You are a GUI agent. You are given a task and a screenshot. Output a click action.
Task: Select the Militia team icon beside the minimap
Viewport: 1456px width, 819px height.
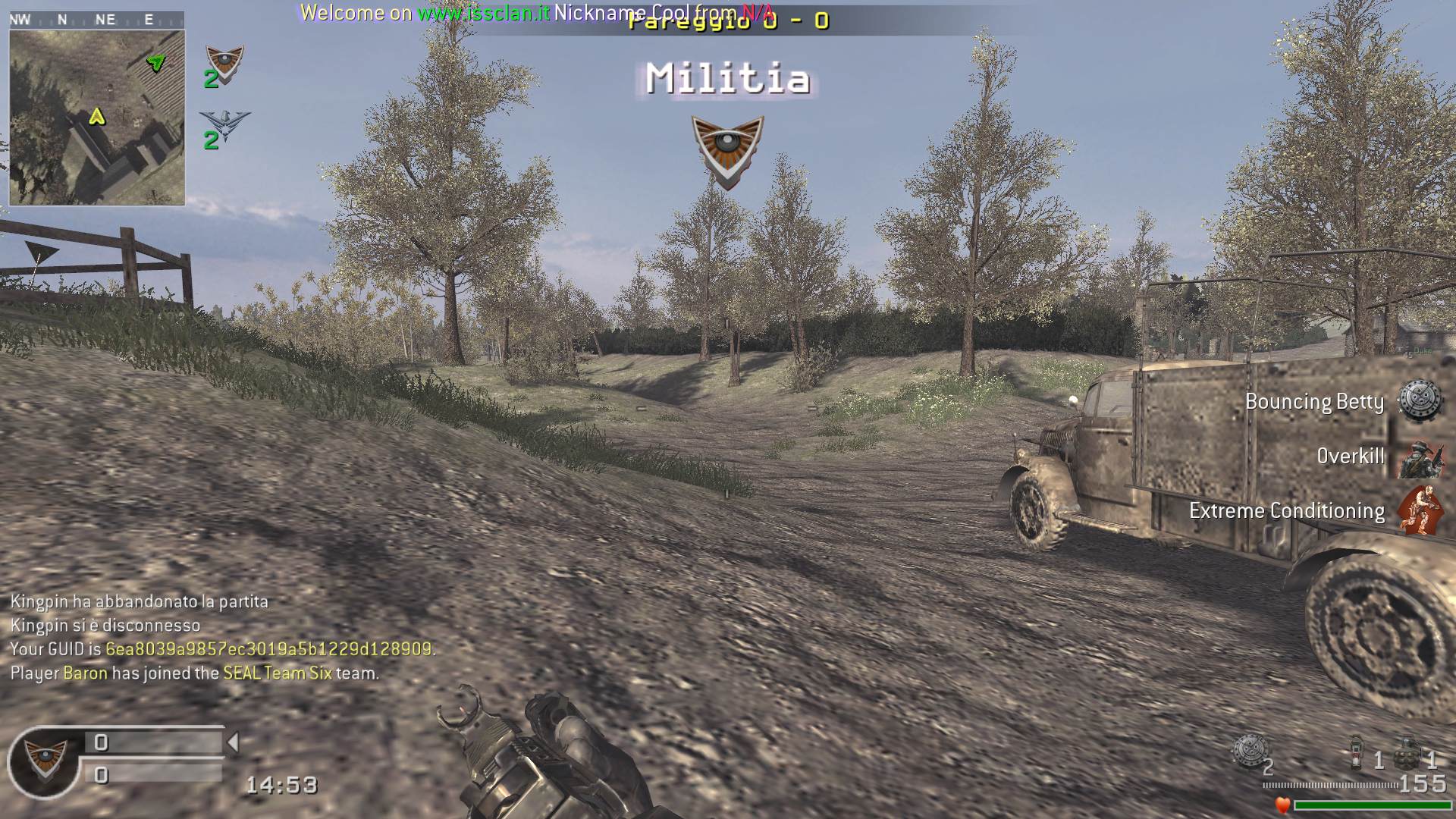tap(225, 63)
